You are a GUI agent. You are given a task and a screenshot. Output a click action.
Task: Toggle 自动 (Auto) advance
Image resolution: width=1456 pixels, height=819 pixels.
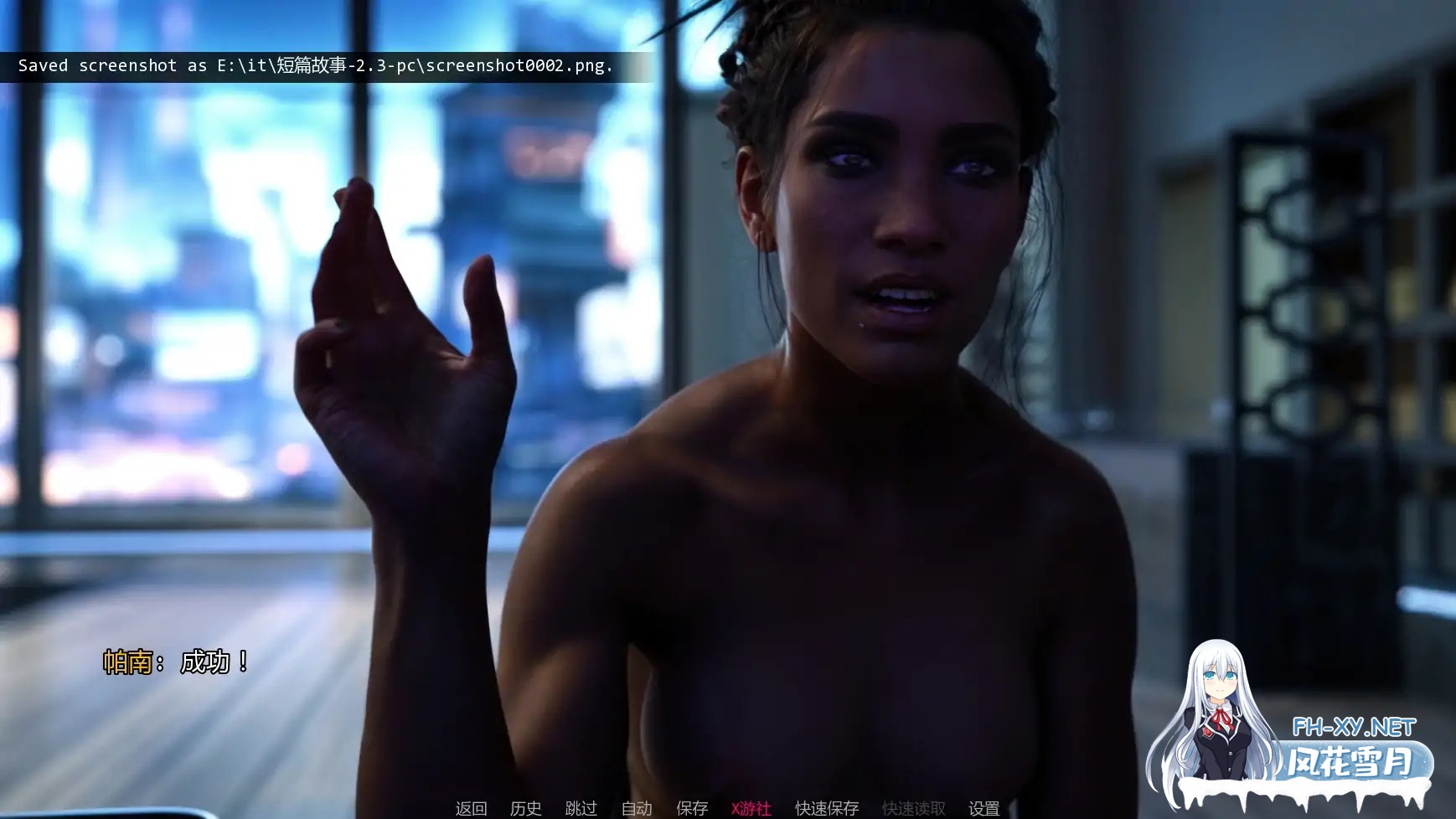click(x=636, y=808)
